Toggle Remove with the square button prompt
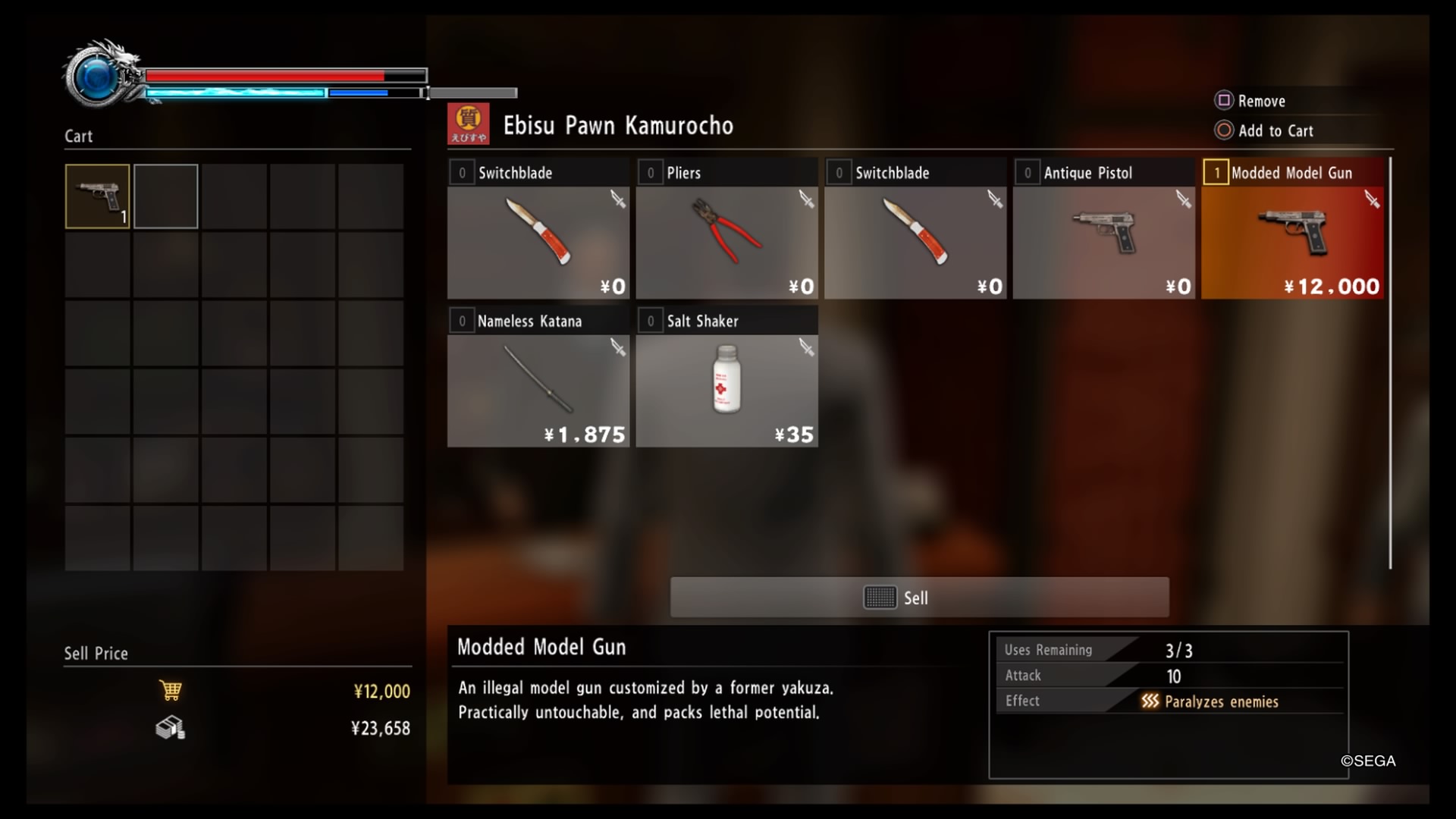Screen dimensions: 1456x819 coord(1223,100)
